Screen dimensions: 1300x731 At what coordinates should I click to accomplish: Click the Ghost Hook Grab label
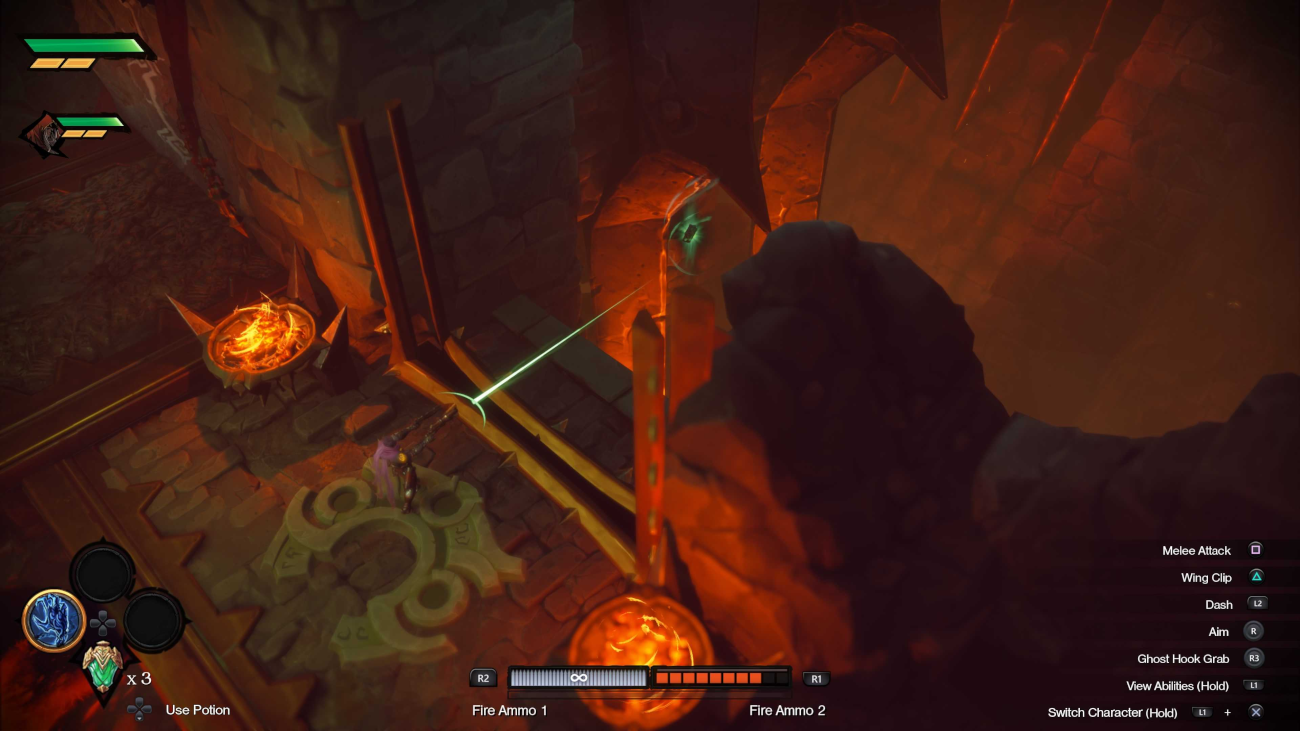click(x=1184, y=658)
